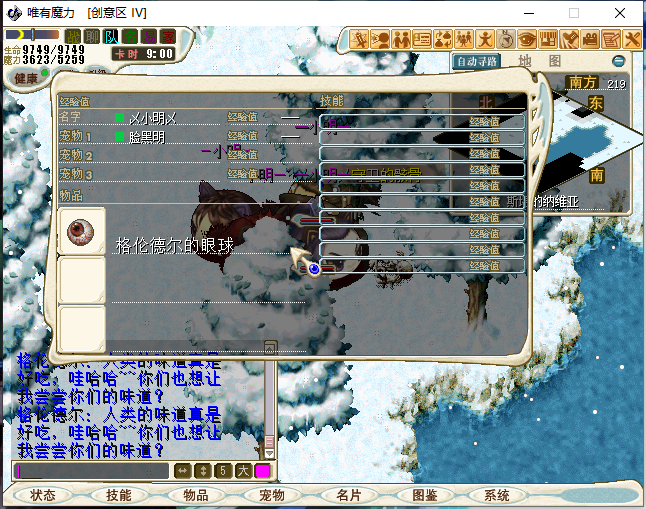Pick the magenta chat color swatch

click(x=263, y=471)
